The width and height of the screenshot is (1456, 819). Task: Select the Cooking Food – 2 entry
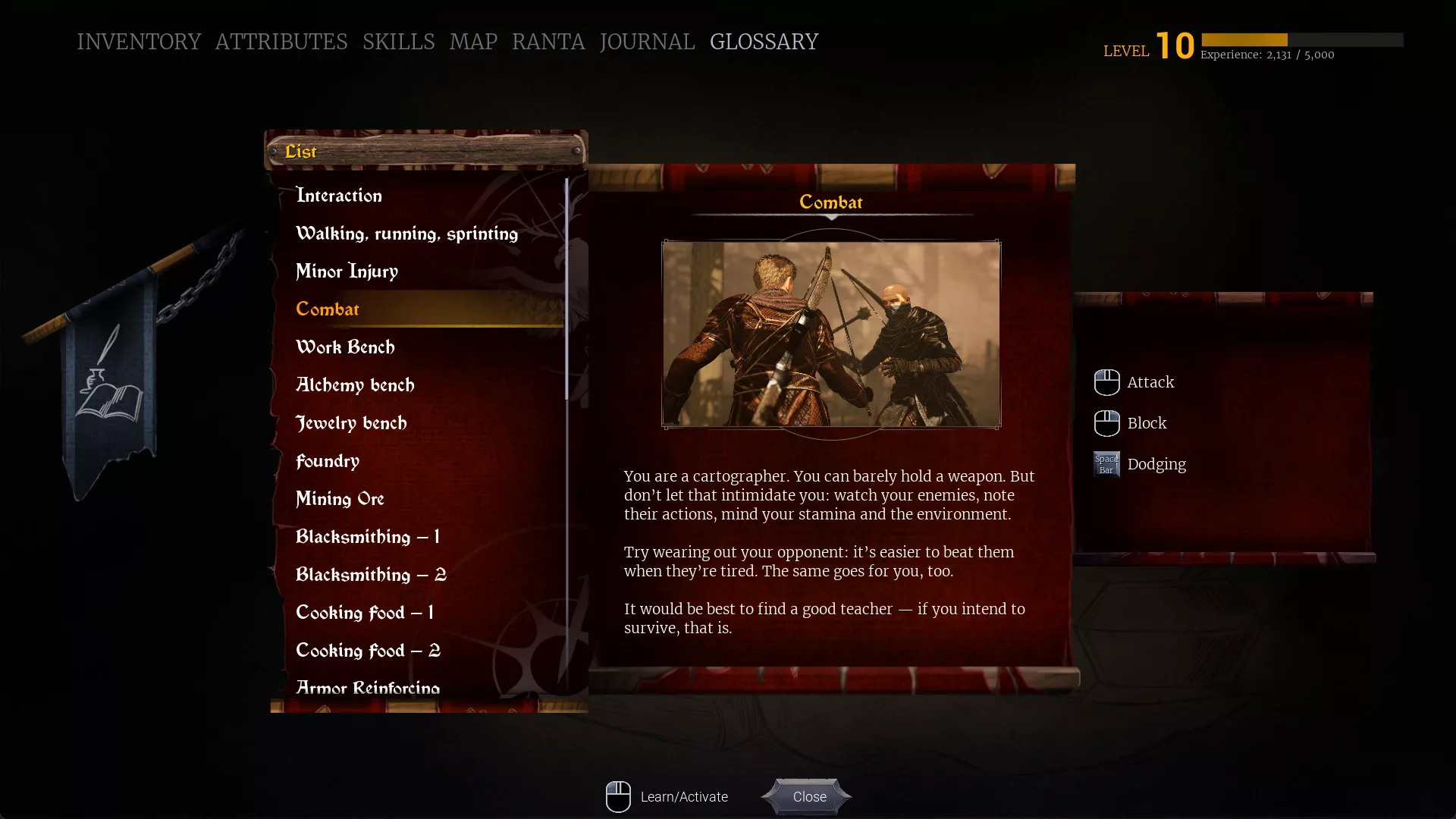(368, 651)
